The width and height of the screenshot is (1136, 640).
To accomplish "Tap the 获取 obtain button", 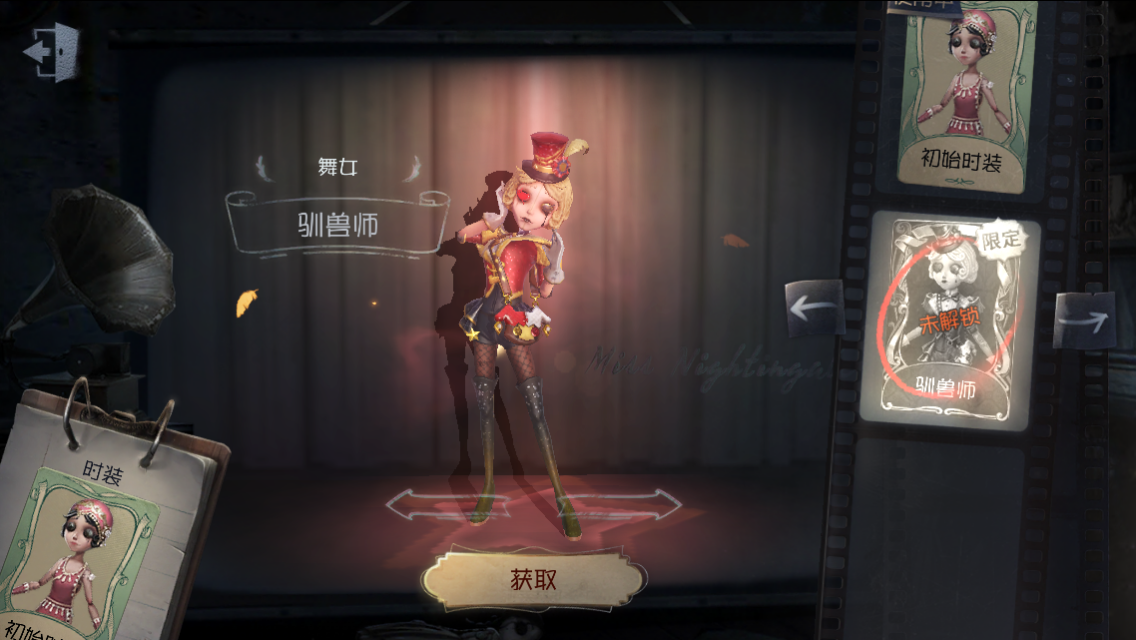I will click(533, 578).
